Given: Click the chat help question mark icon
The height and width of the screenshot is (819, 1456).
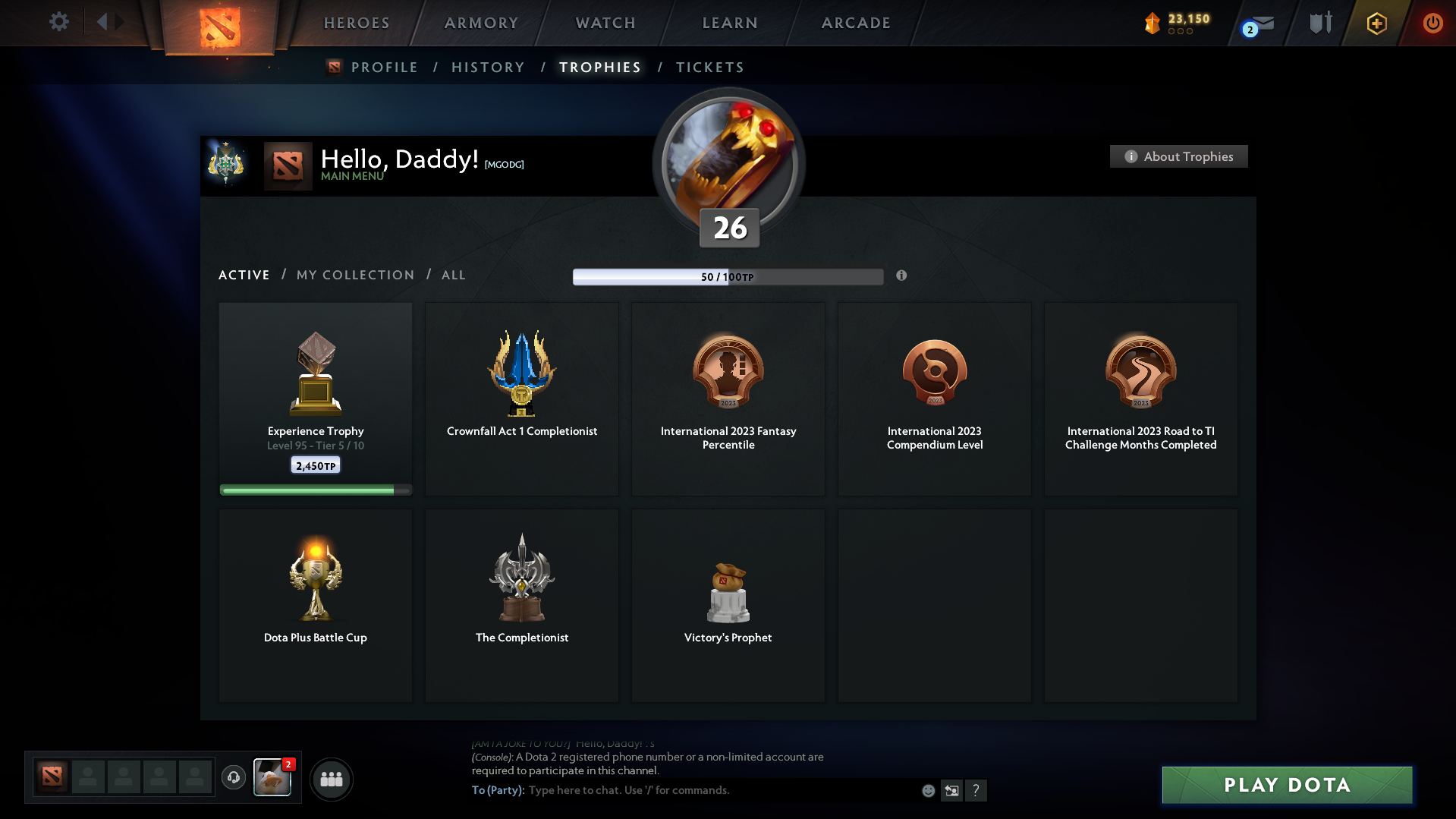Looking at the screenshot, I should pos(976,790).
